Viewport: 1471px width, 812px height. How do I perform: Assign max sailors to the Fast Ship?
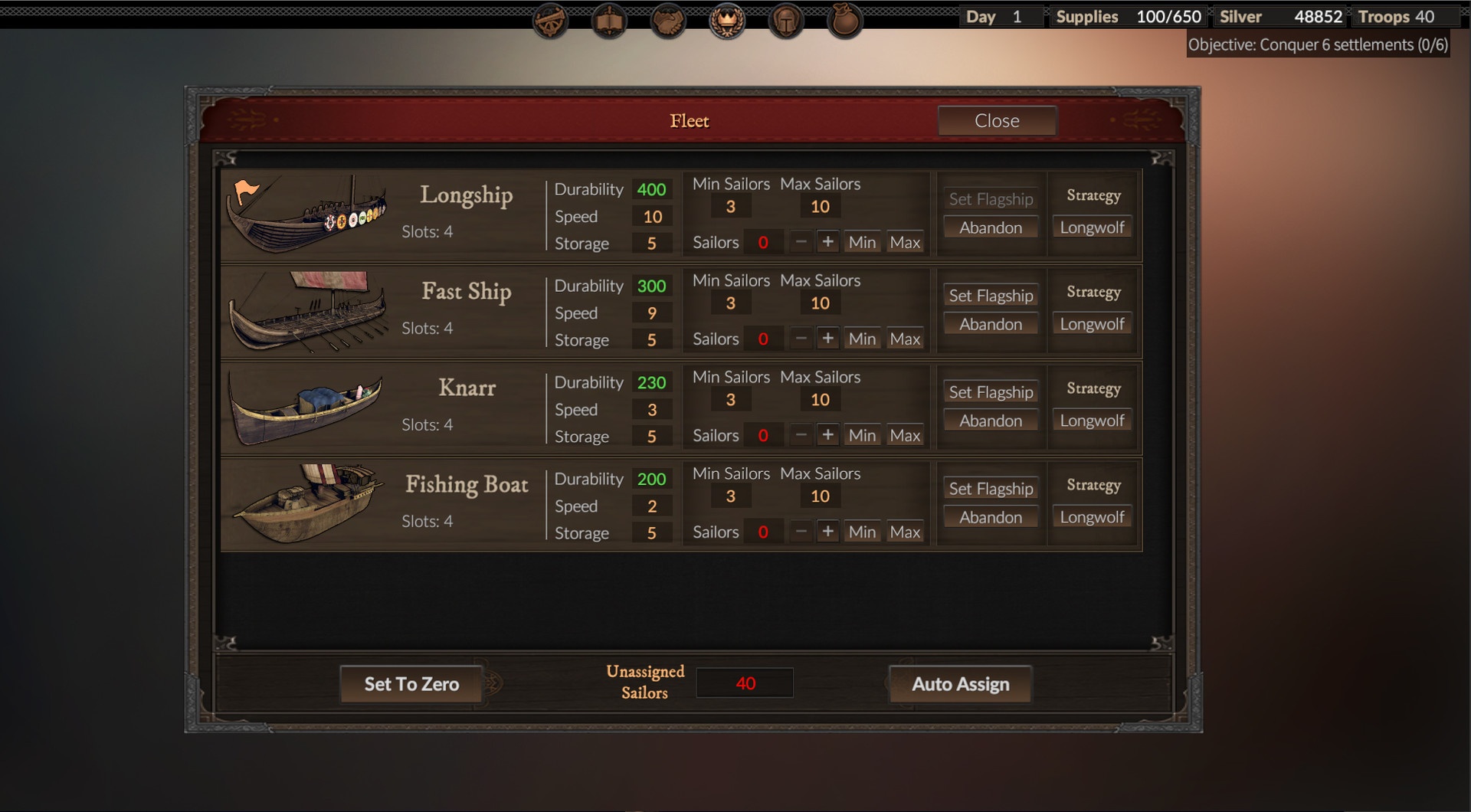(x=905, y=339)
